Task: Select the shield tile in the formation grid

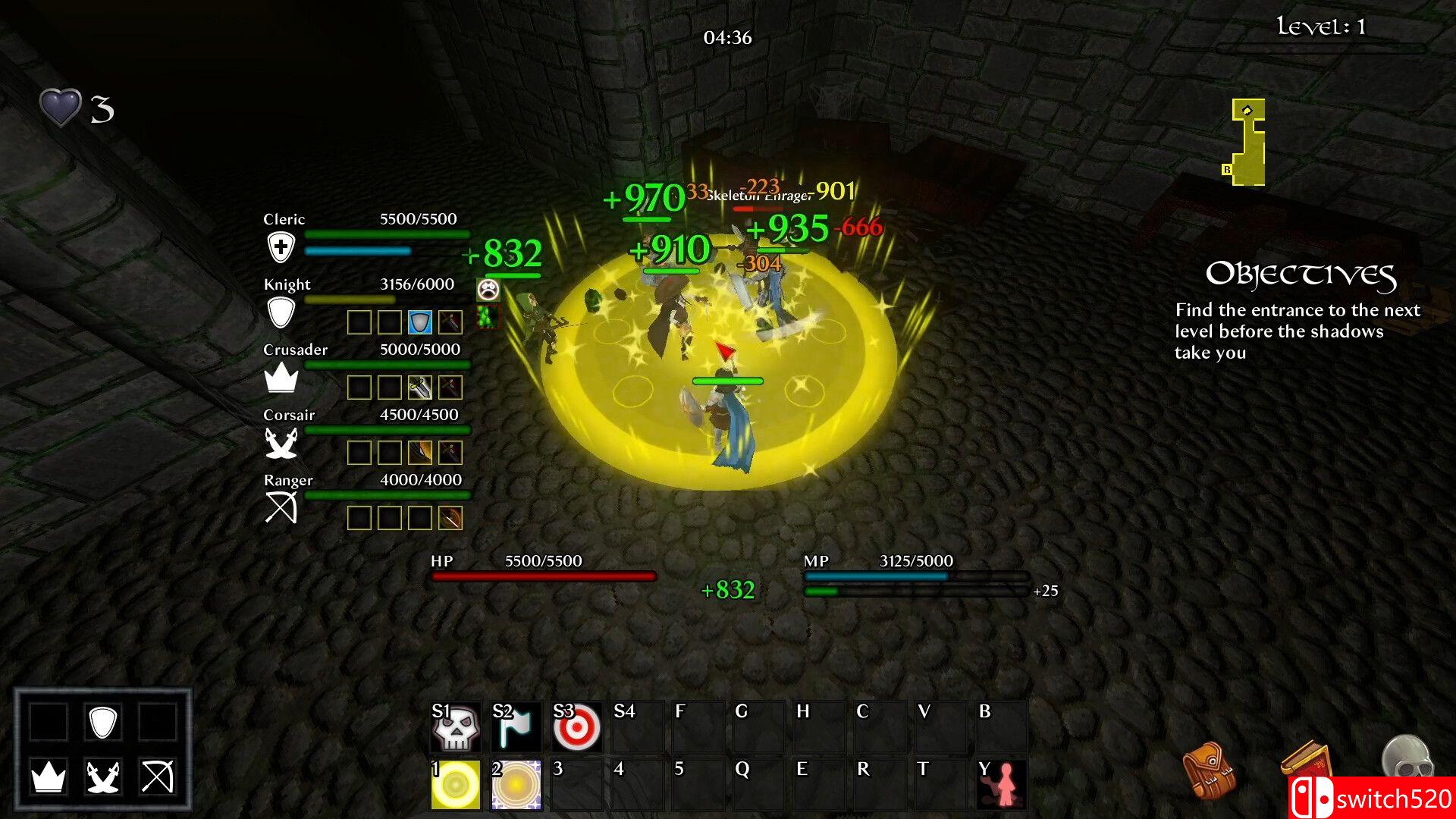Action: click(103, 722)
